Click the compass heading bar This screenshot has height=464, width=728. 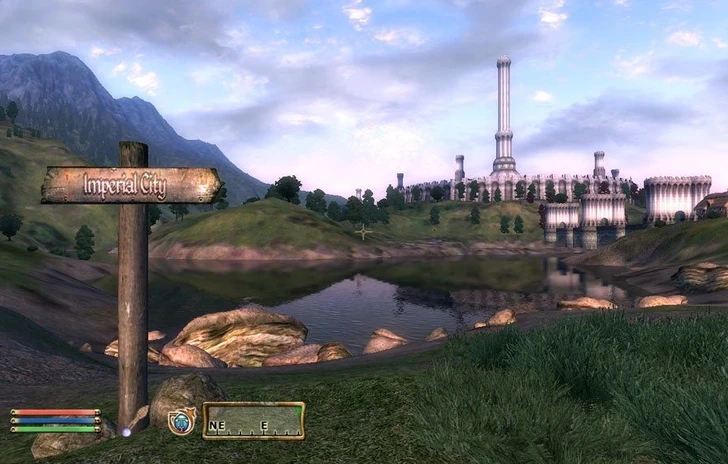[253, 421]
